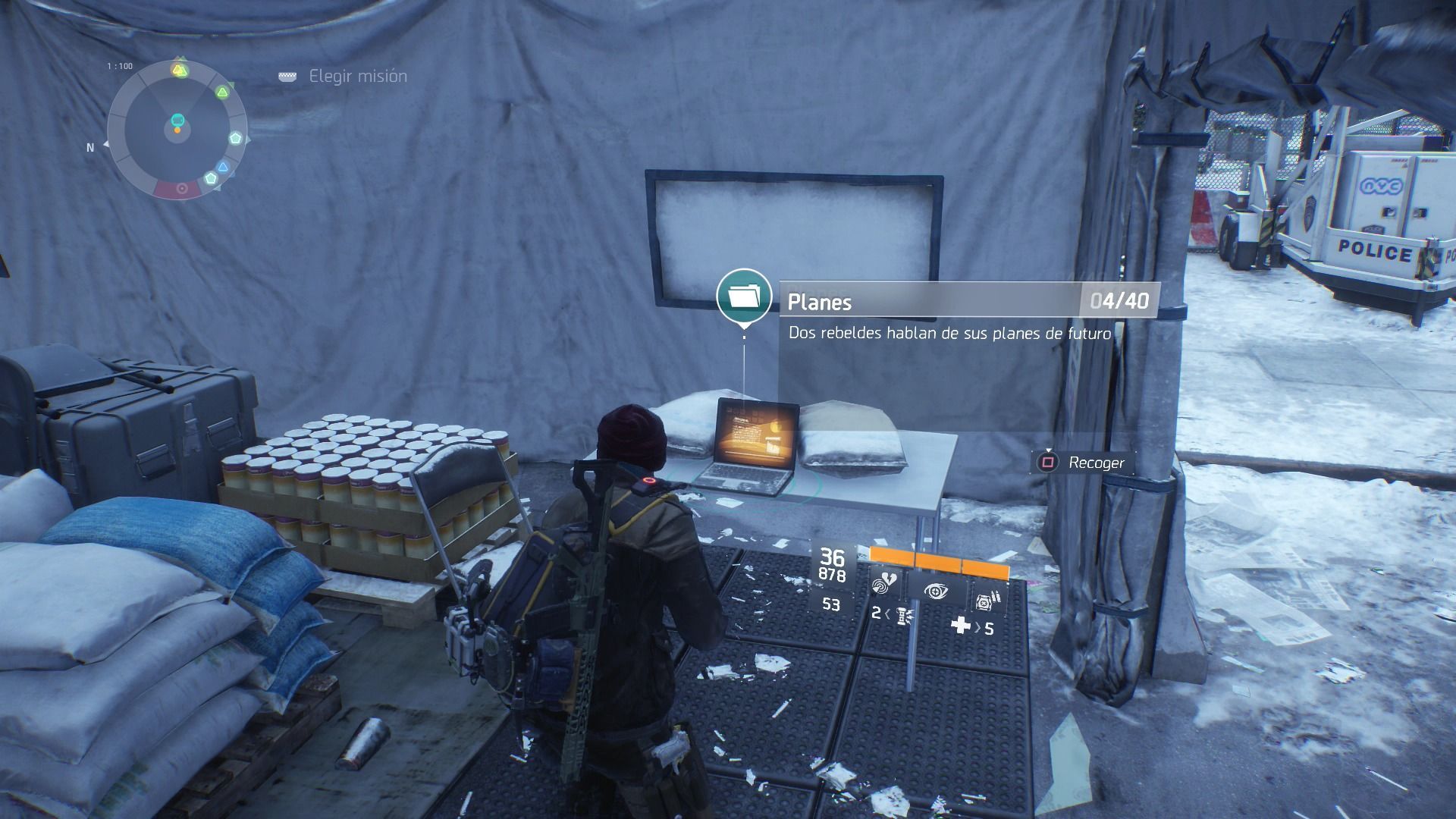Open the circular minimap radar
This screenshot has height=819, width=1456.
[177, 127]
